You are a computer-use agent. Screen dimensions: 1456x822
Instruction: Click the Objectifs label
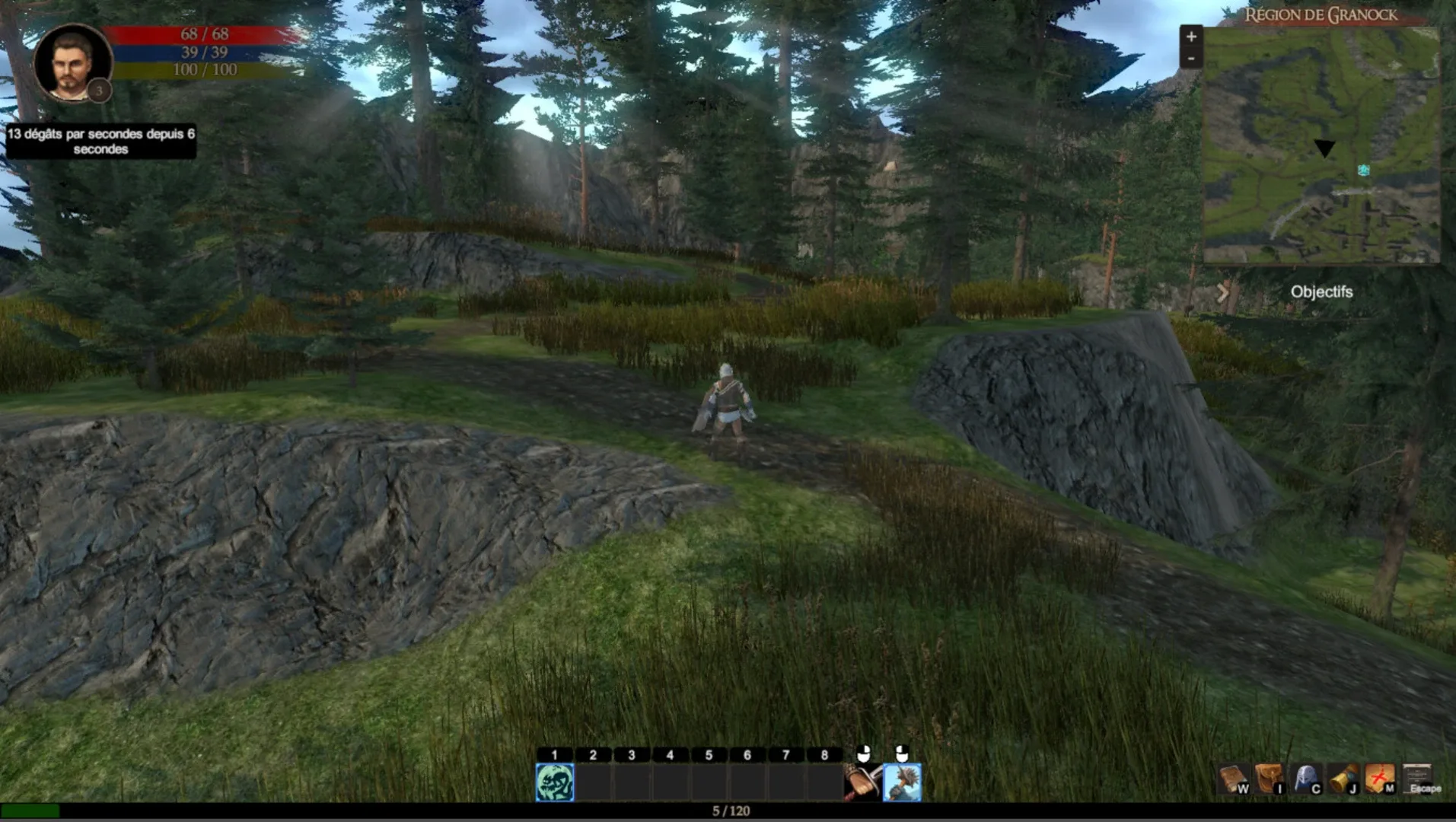[x=1322, y=292]
